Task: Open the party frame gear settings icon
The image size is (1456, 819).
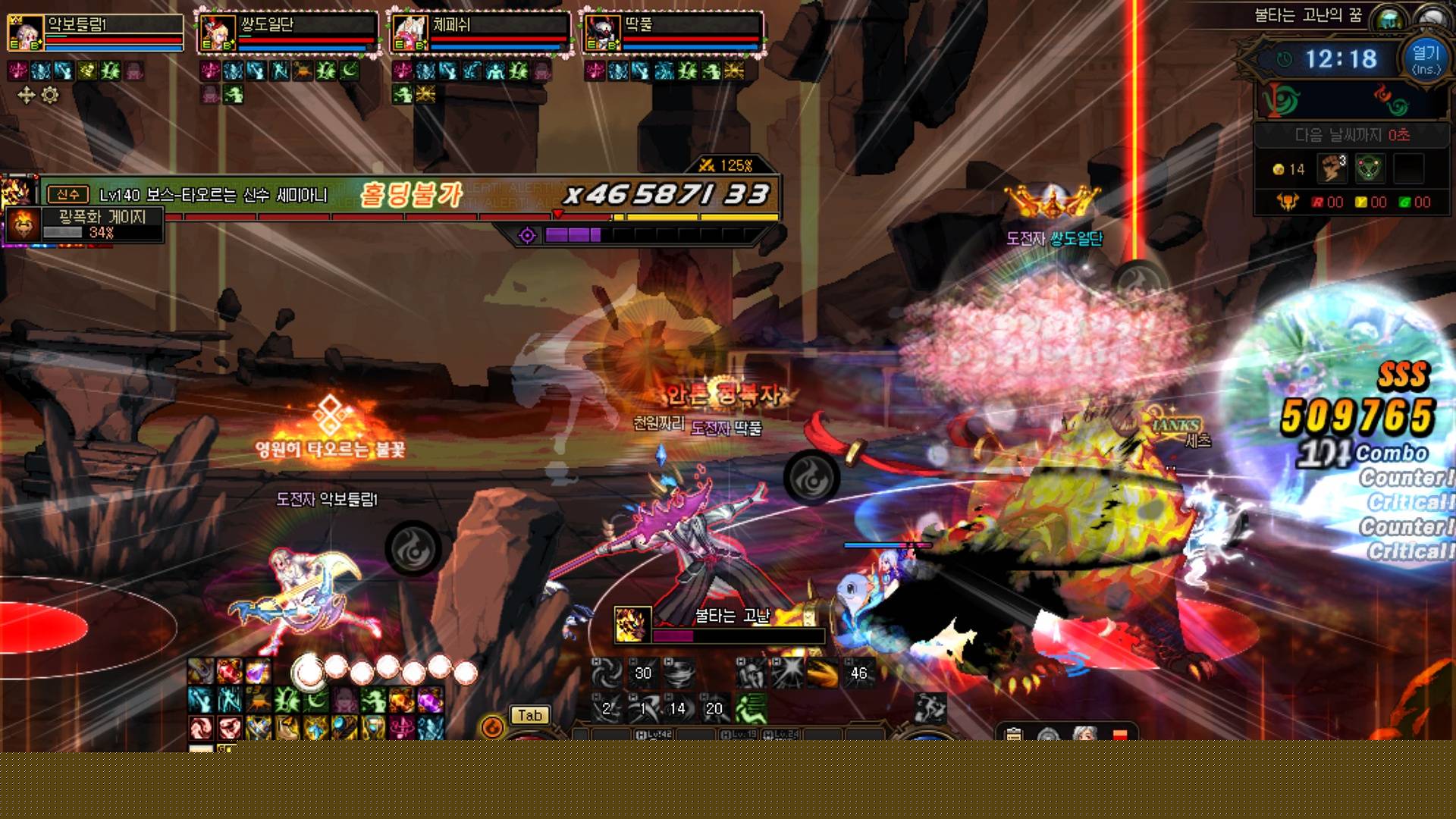Action: 50,96
